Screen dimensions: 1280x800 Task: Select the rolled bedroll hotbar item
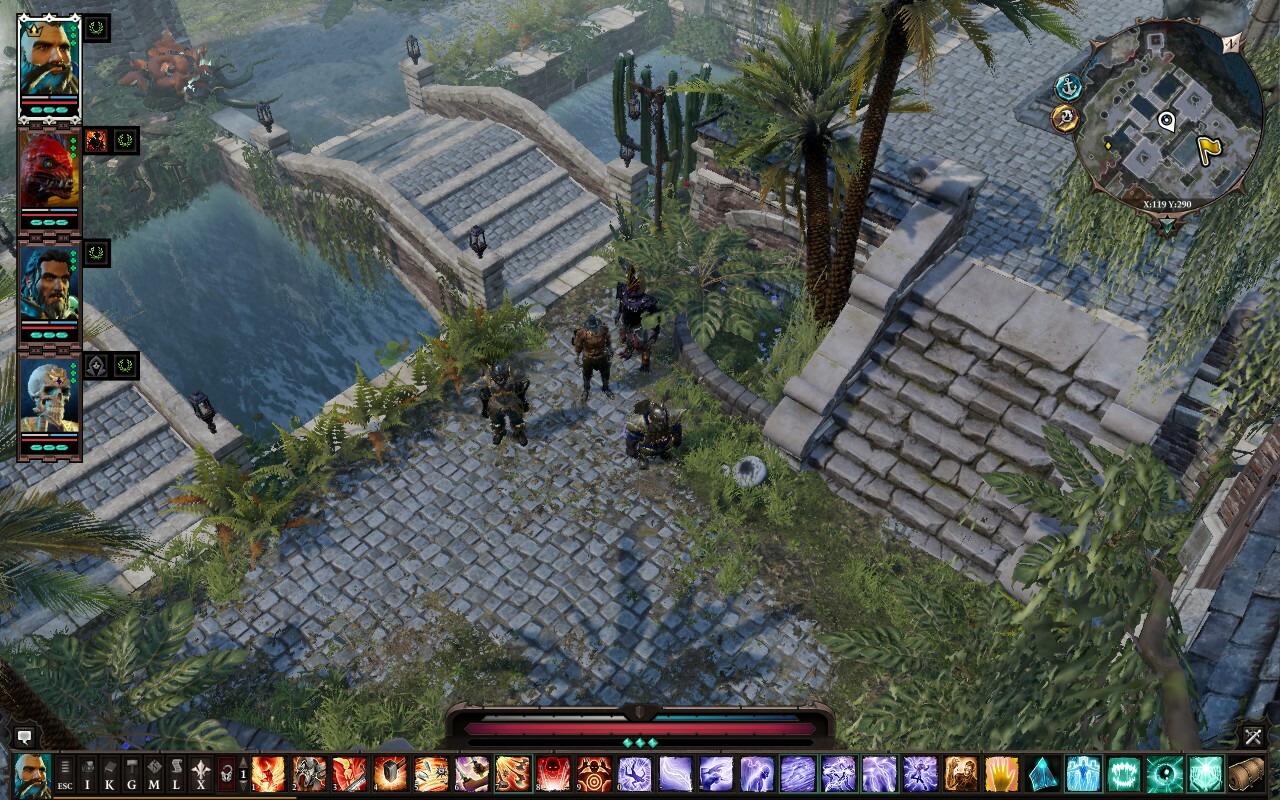coord(1246,775)
